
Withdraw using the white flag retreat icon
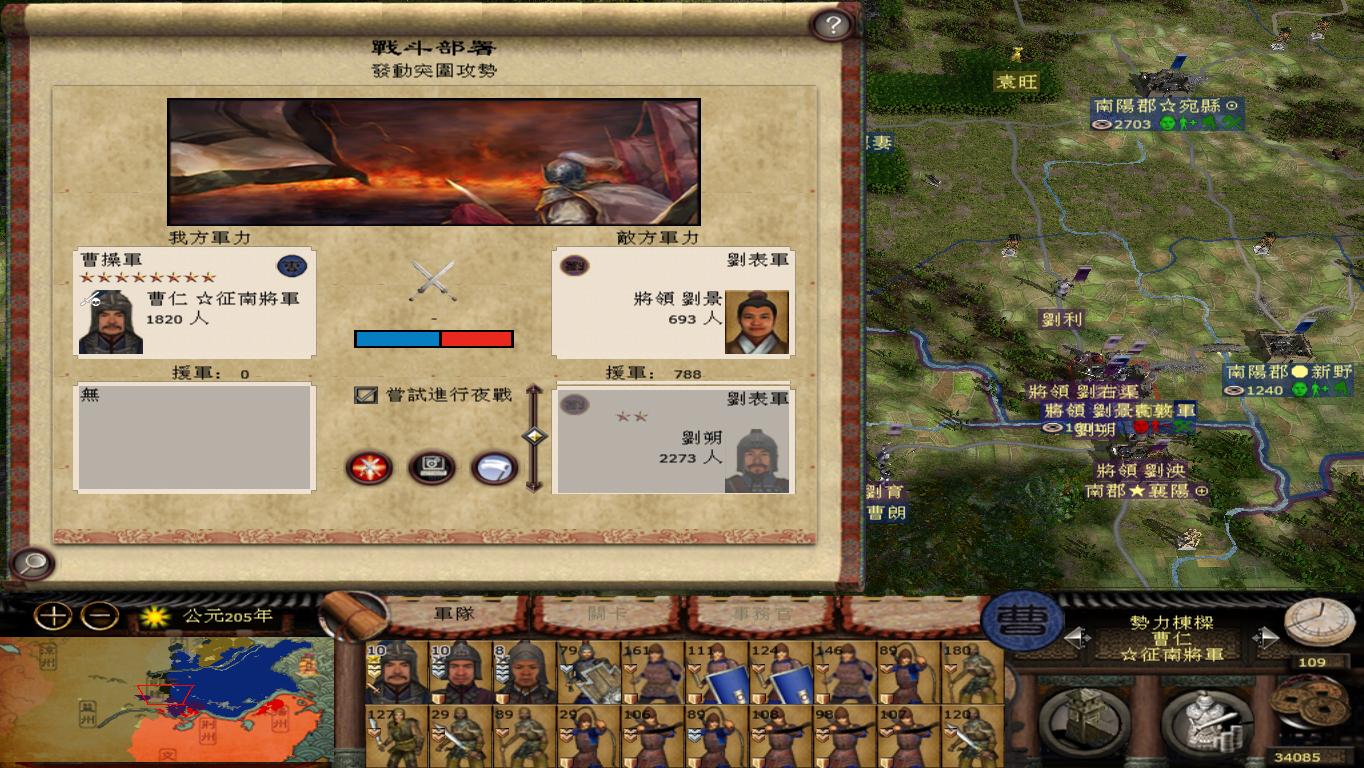coord(491,468)
